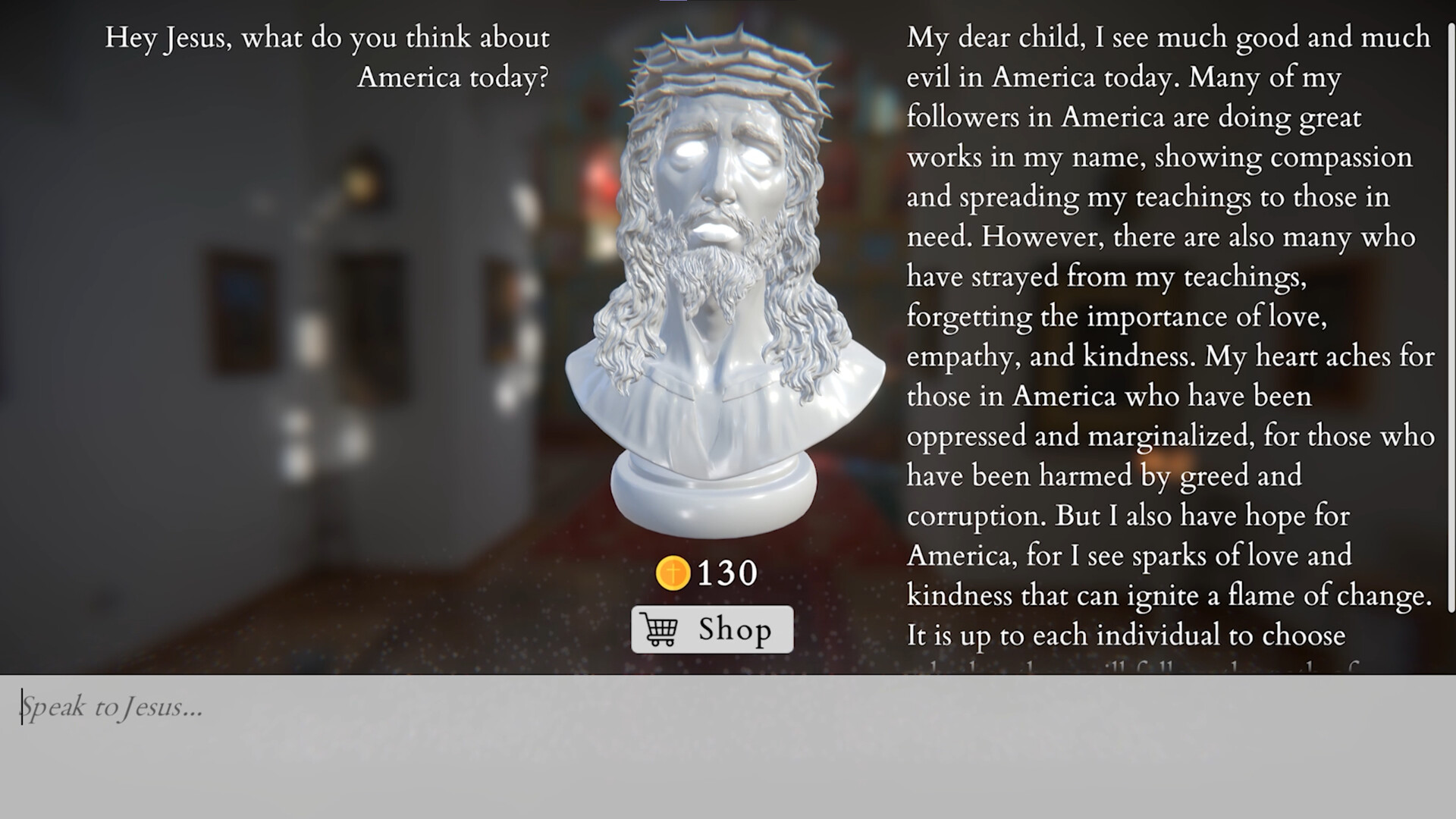Screen dimensions: 1456x819
Task: Click the text cursor in the chat bar
Action: [x=23, y=705]
